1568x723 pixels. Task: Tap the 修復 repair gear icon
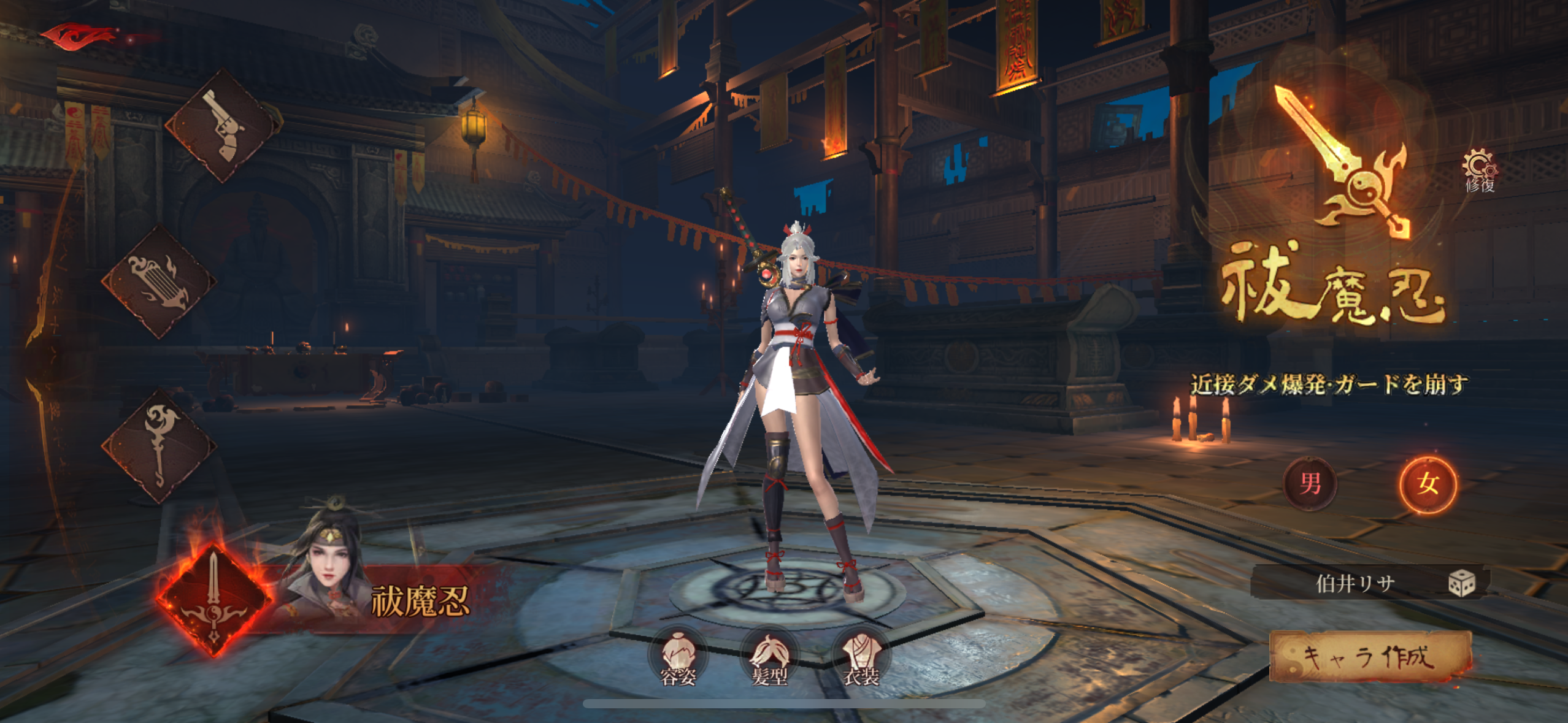[1479, 171]
